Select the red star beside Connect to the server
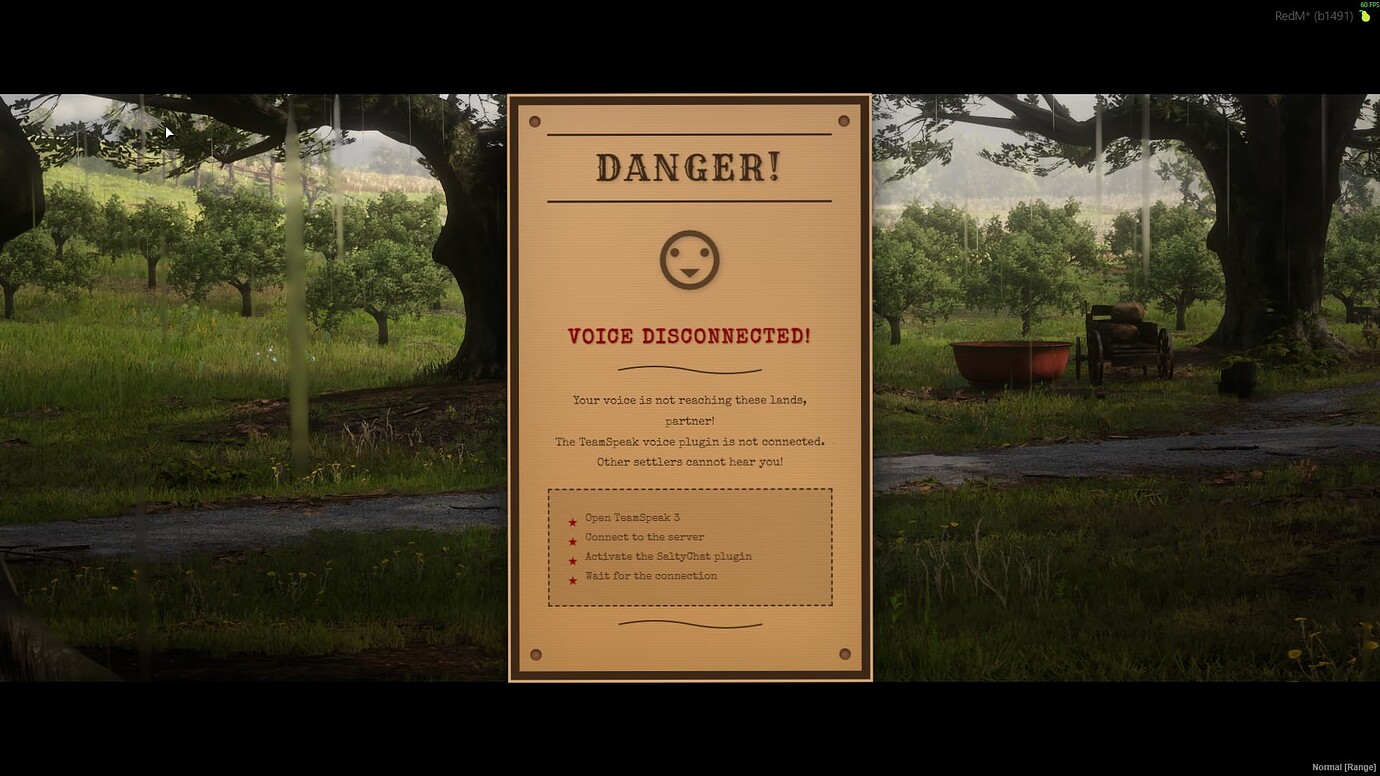 pos(572,541)
